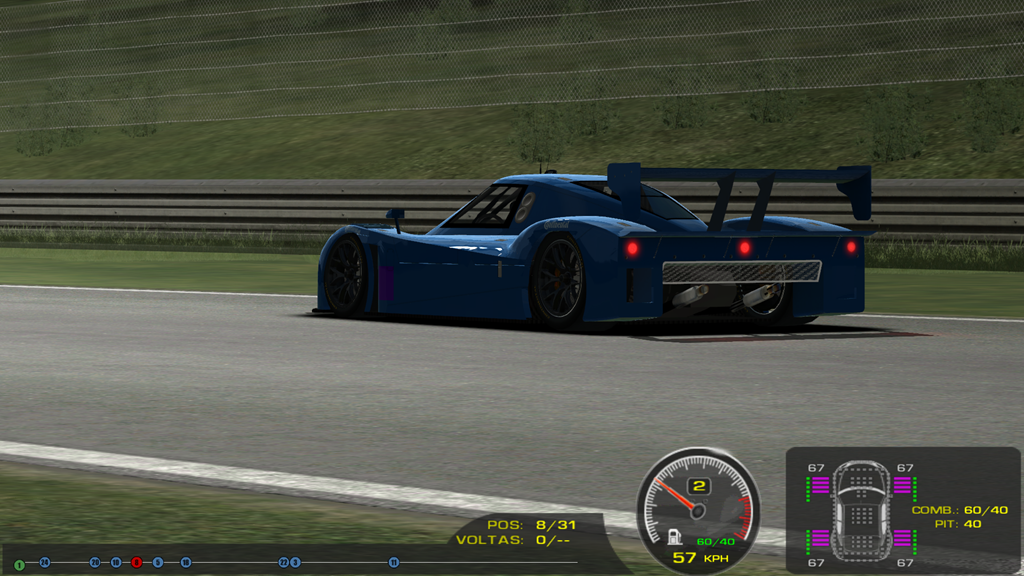Select car 22 position marker
This screenshot has height=576, width=1024.
pyautogui.click(x=283, y=562)
